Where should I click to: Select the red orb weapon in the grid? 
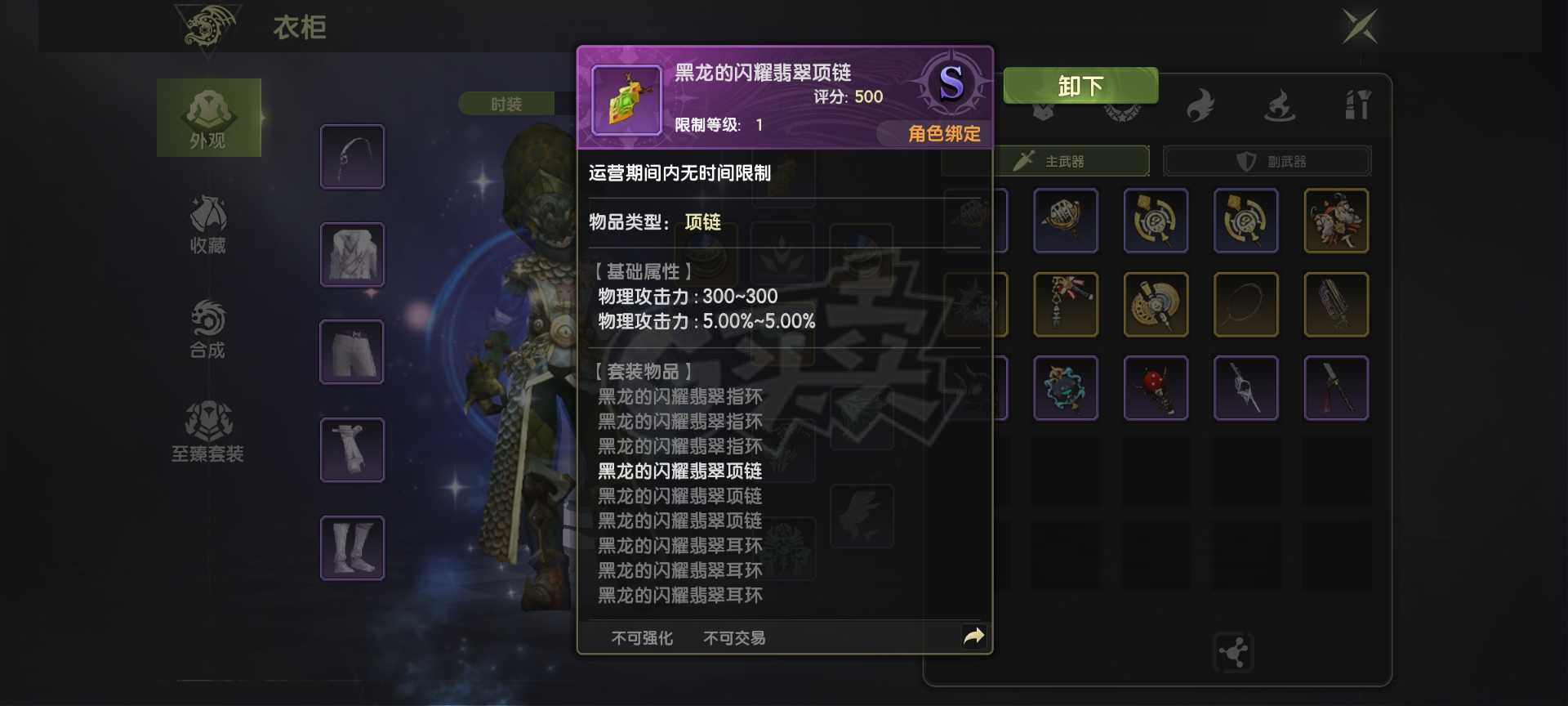click(1156, 388)
